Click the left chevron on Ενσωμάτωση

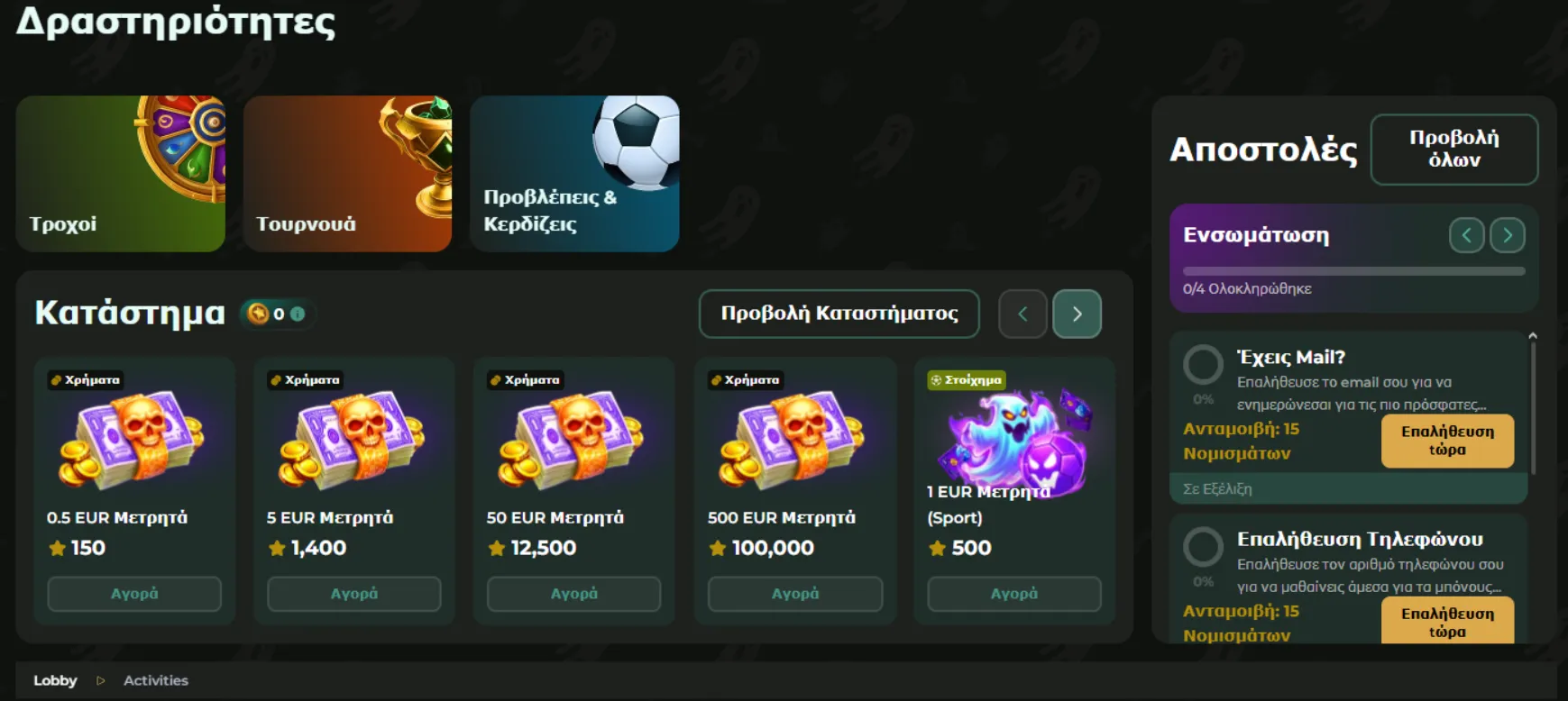(x=1467, y=234)
